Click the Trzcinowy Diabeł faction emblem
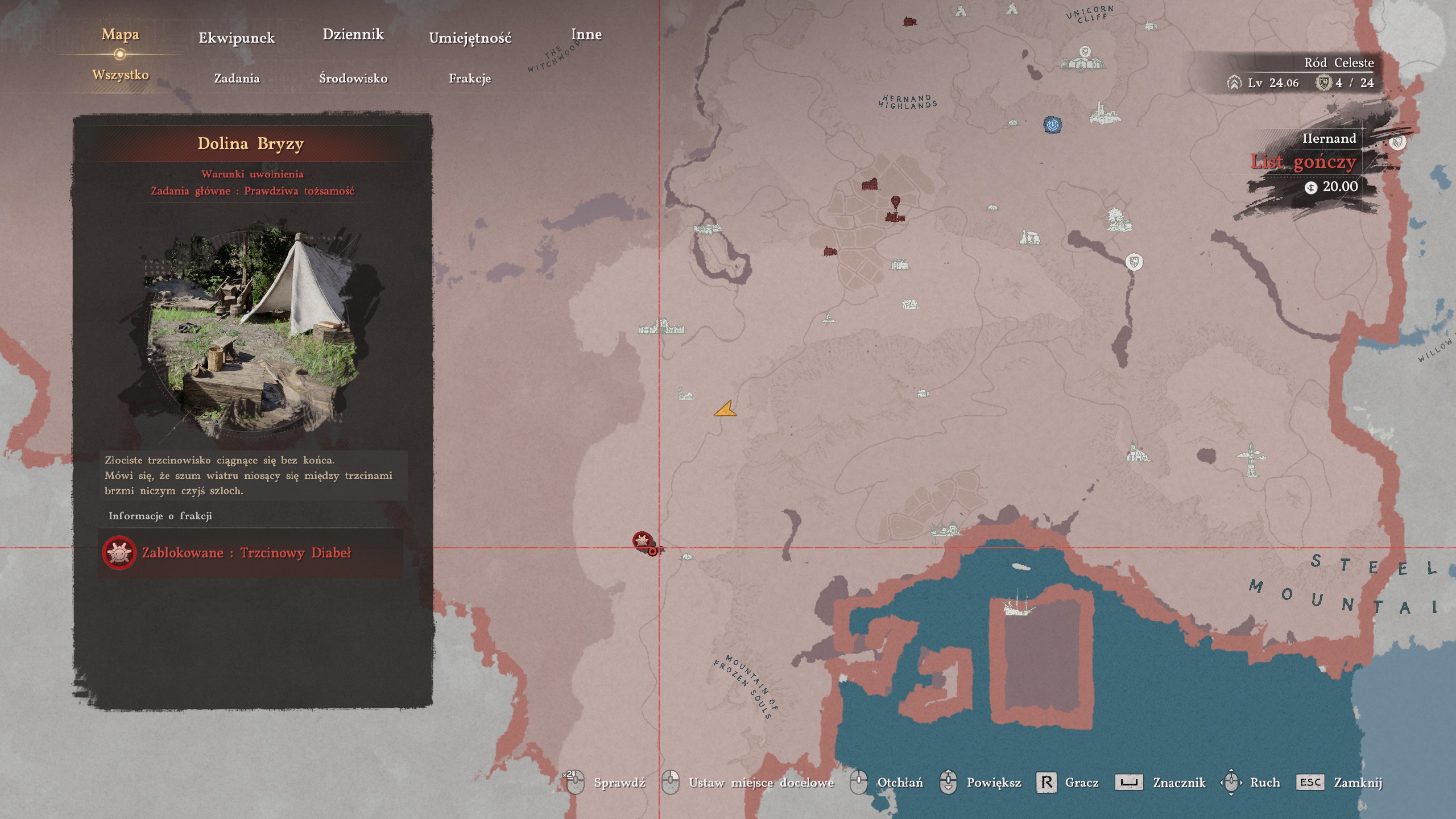The height and width of the screenshot is (819, 1456). pos(118,552)
